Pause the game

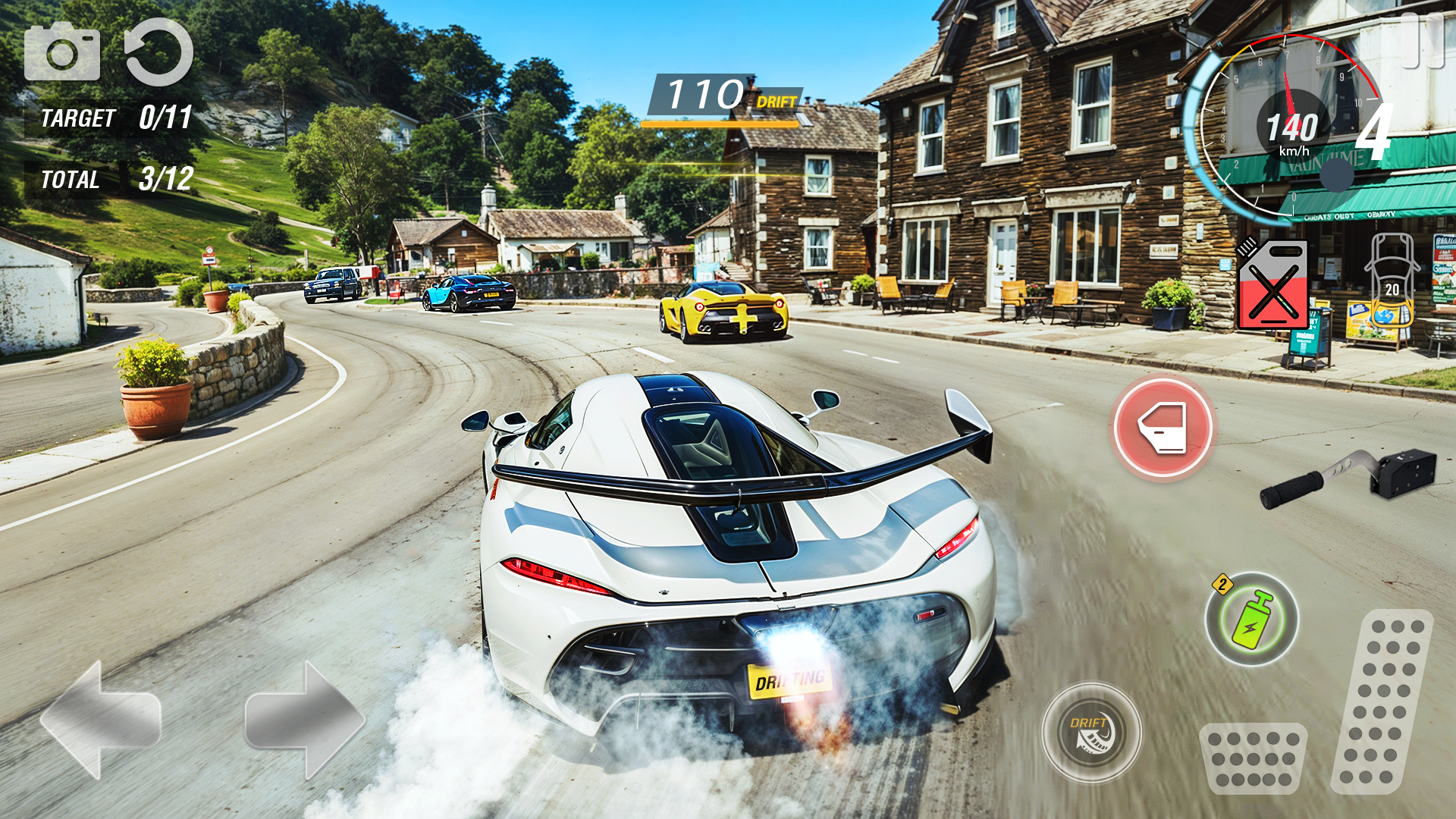pos(1421,39)
